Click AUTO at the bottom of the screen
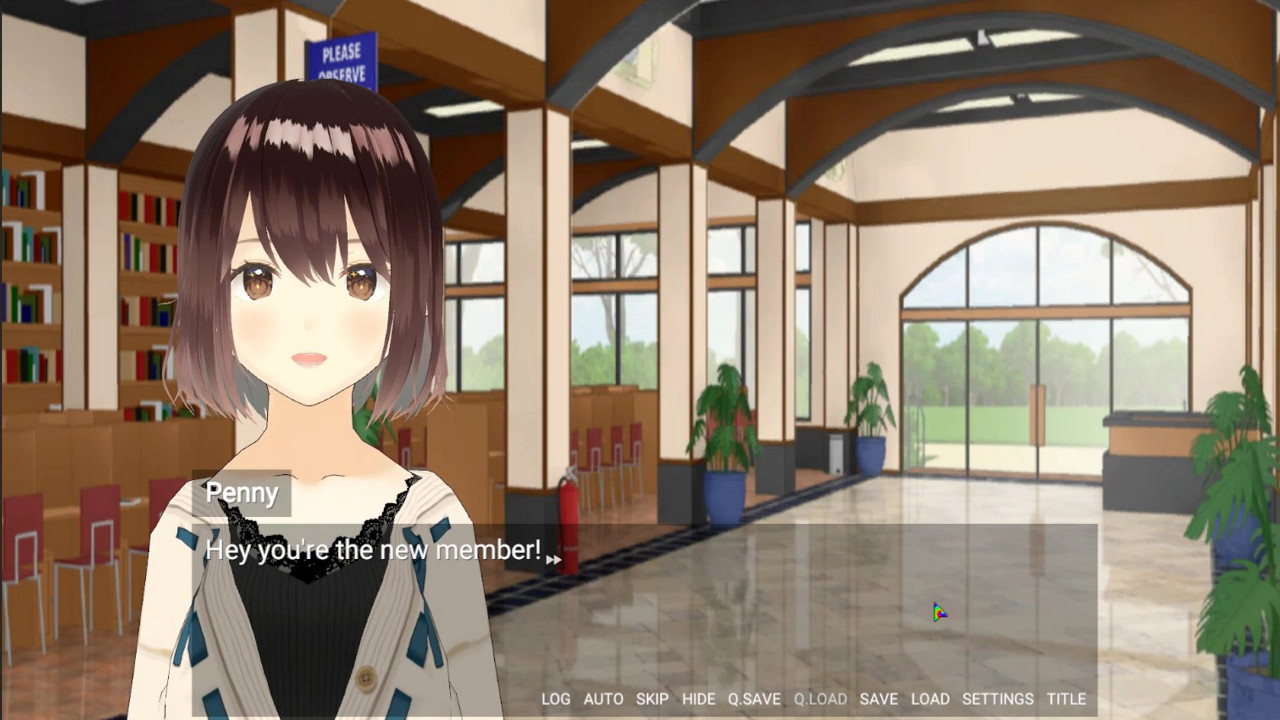Viewport: 1280px width, 720px height. [604, 699]
